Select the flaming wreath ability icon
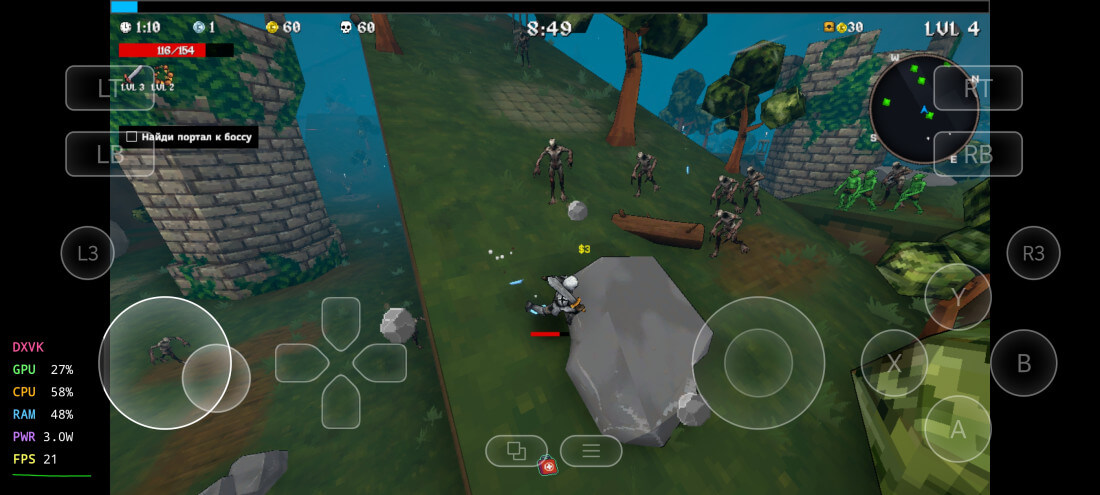 (162, 74)
